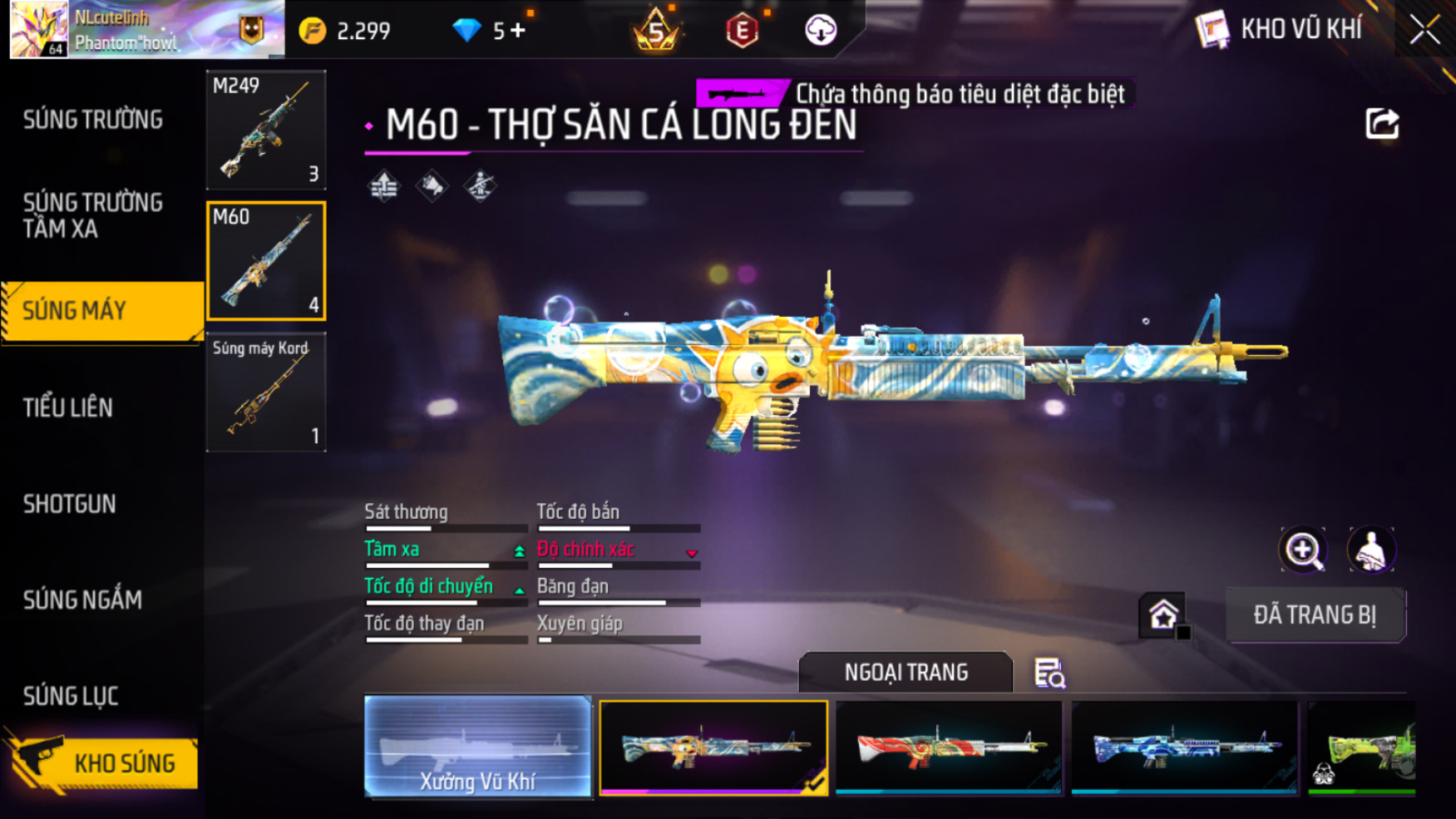Open the player profile avatar
The width and height of the screenshot is (1456, 819).
point(38,29)
